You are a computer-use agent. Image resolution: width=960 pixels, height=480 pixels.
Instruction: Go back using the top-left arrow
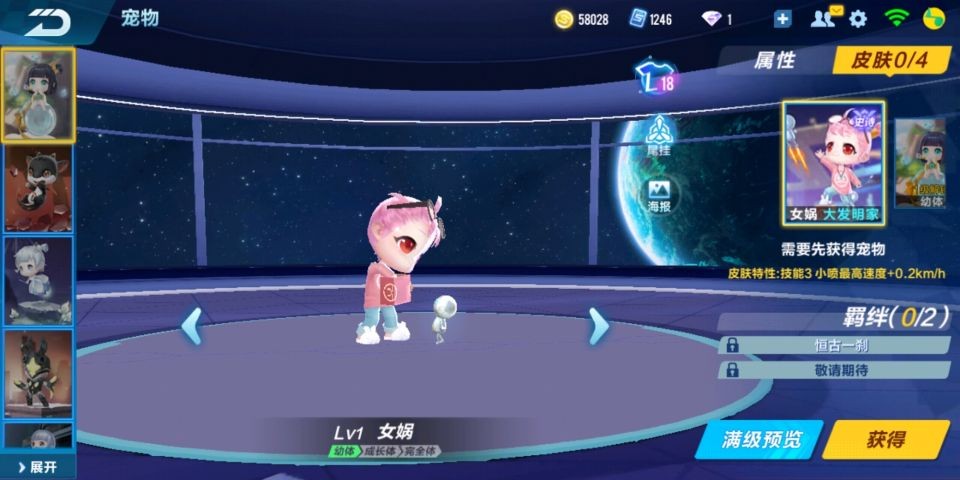point(47,19)
